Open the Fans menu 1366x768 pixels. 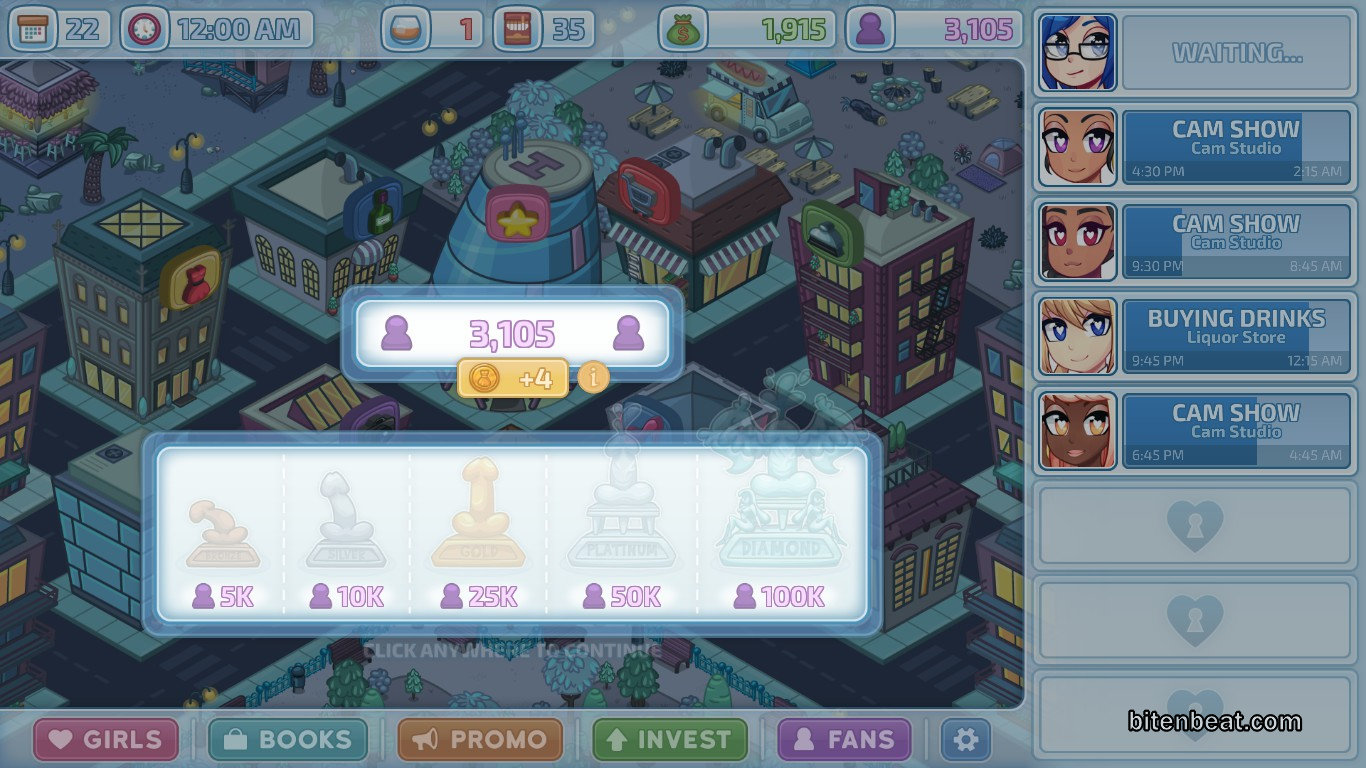pos(844,740)
